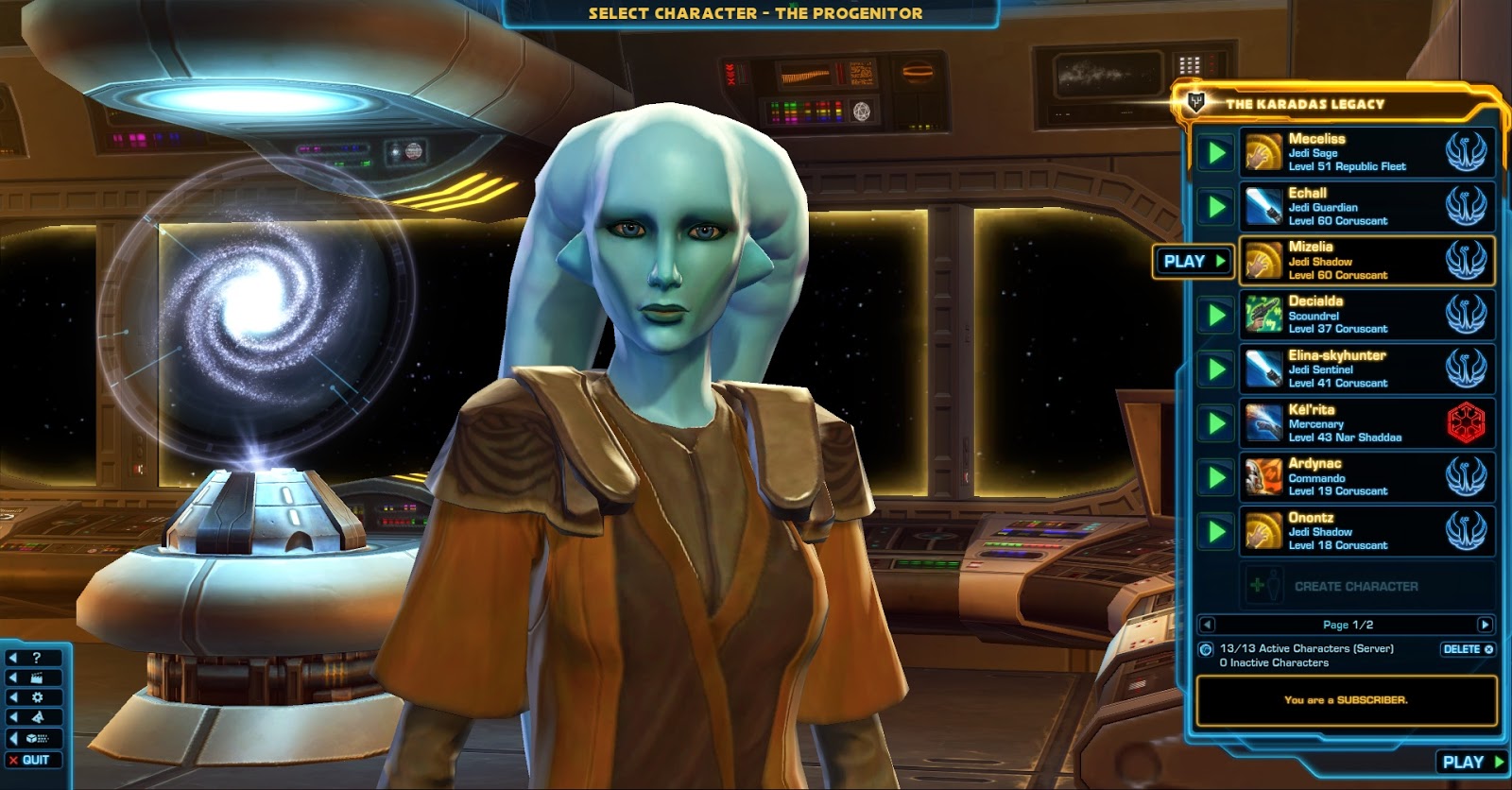Open settings via the gear icon
1512x790 pixels.
tap(38, 696)
